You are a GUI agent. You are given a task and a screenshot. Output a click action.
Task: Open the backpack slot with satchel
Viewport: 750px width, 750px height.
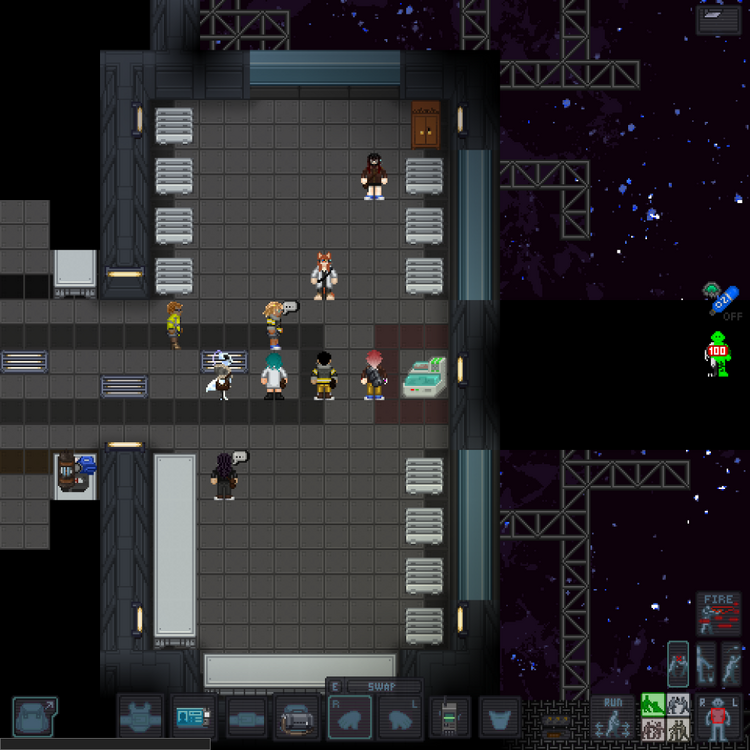[297, 717]
